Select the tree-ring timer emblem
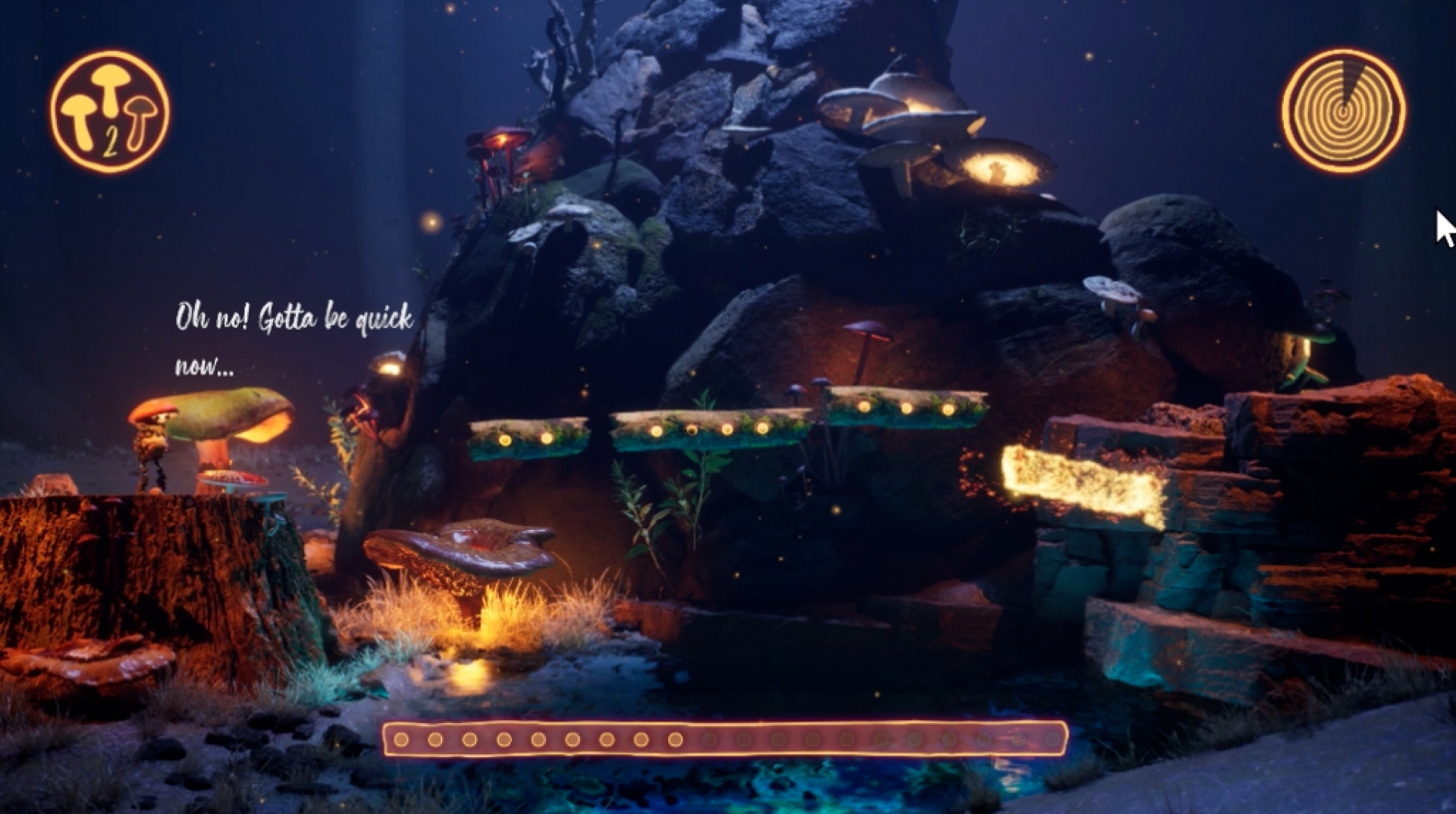Viewport: 1456px width, 814px height. (x=1343, y=111)
